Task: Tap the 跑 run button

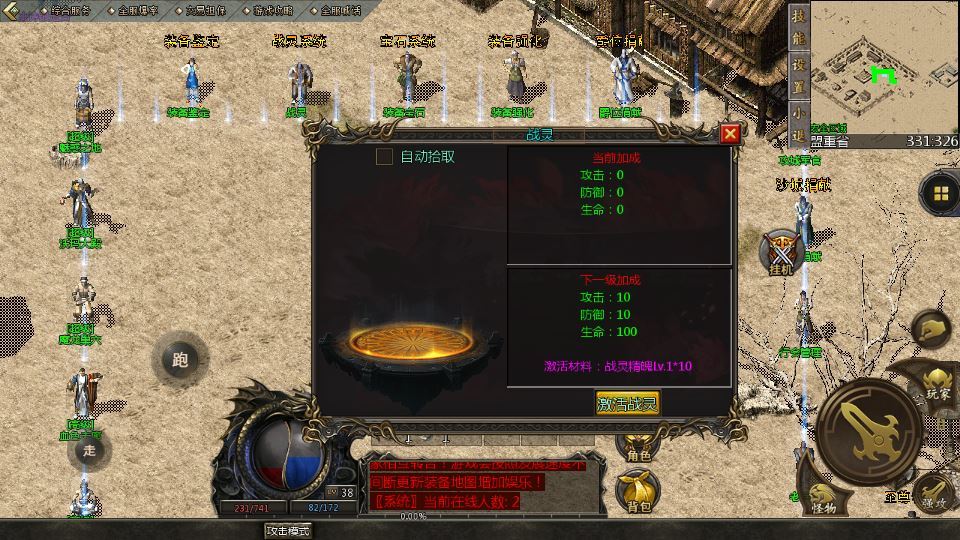Action: click(x=180, y=360)
